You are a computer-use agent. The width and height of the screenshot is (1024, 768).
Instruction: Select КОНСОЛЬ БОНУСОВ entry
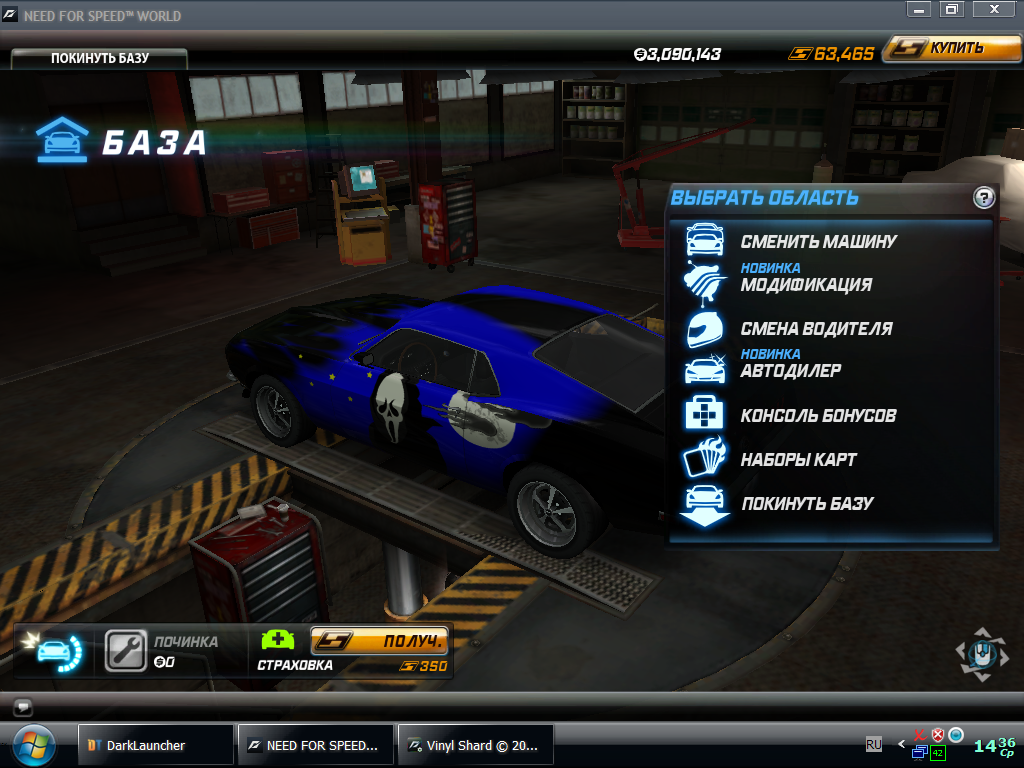[818, 415]
